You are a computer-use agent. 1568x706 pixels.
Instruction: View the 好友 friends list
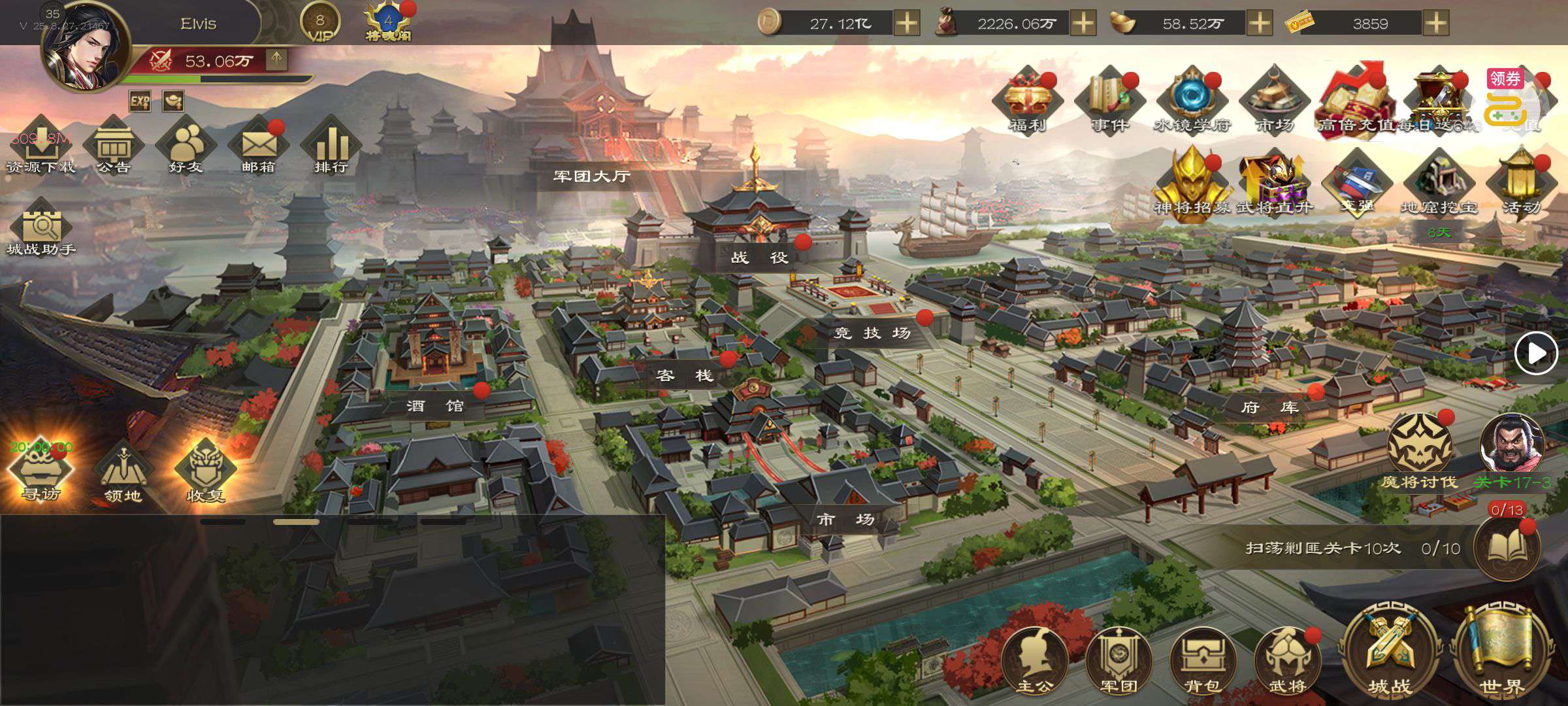click(x=186, y=145)
